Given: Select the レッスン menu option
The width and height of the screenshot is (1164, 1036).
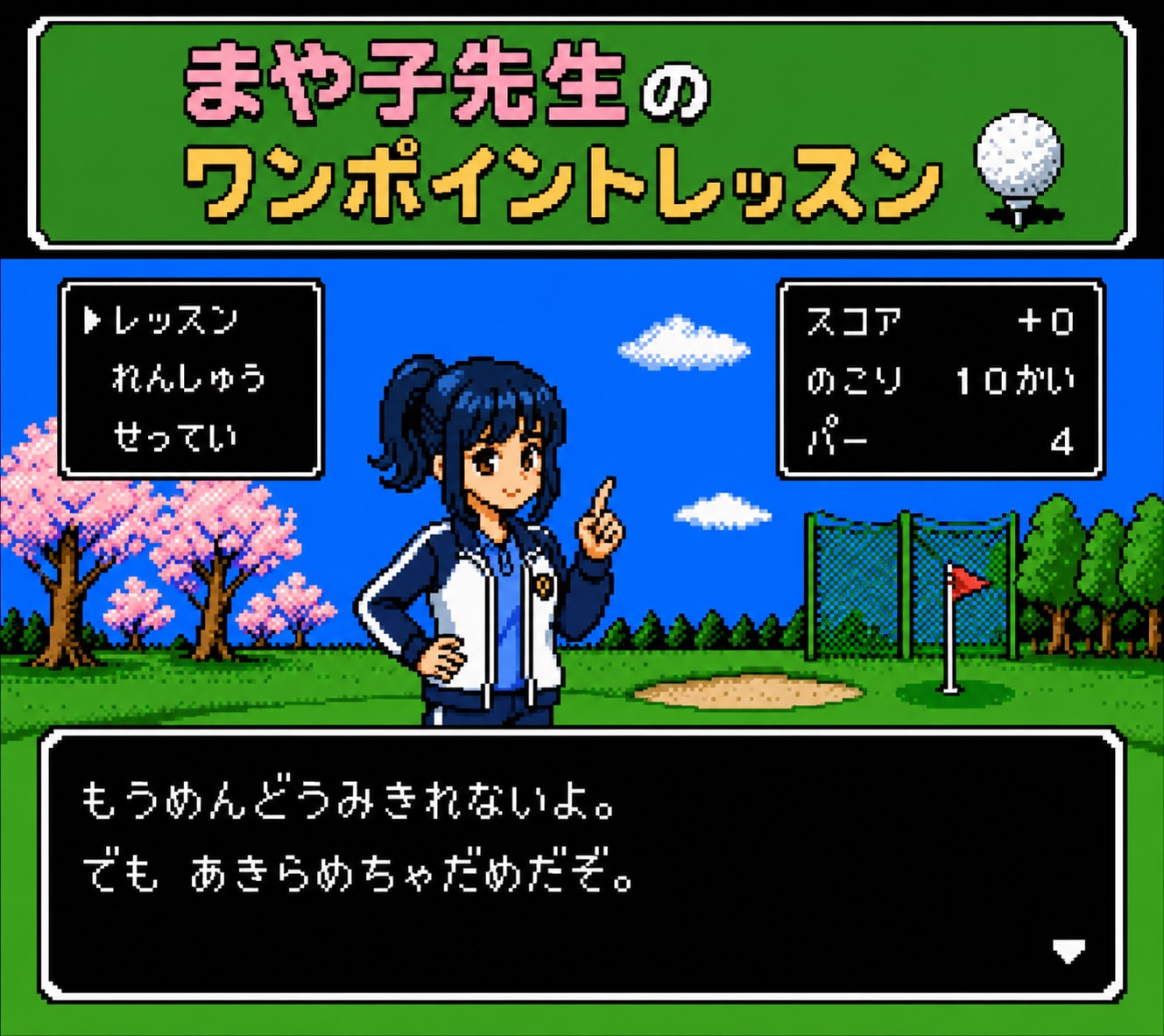Looking at the screenshot, I should pos(176,321).
